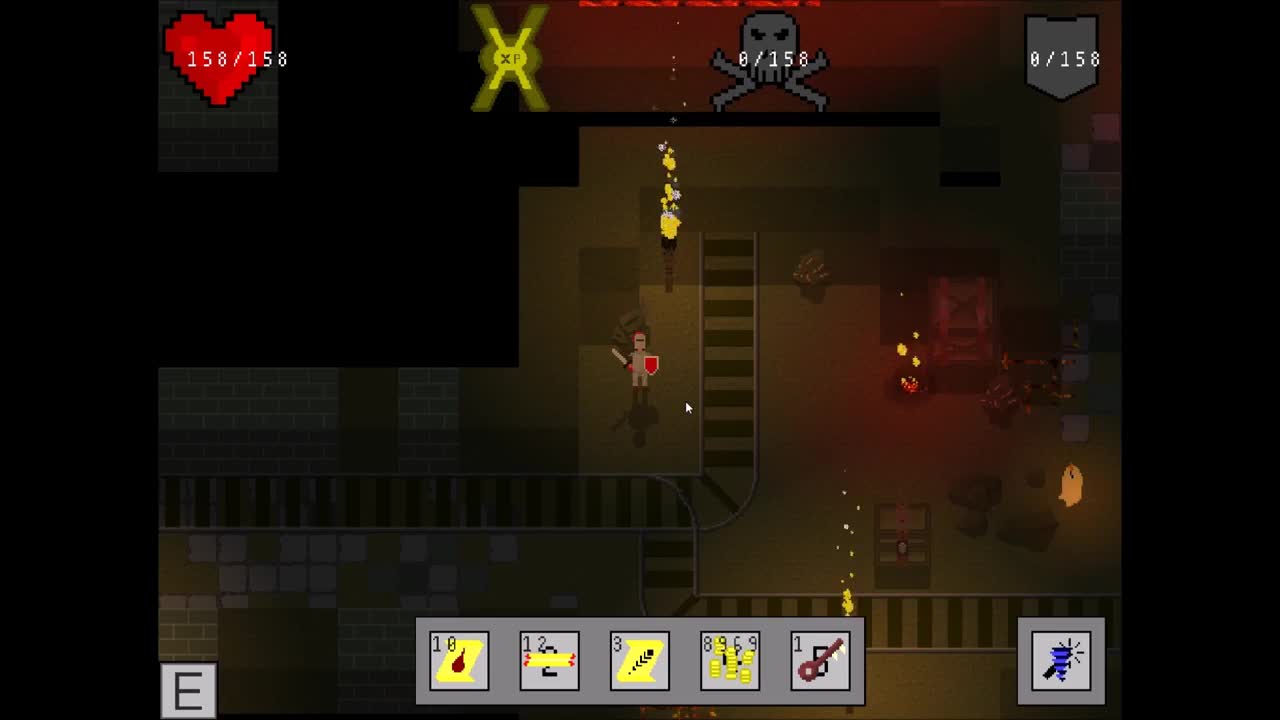
Task: Use the scroll item stacked at 12
Action: 548,660
